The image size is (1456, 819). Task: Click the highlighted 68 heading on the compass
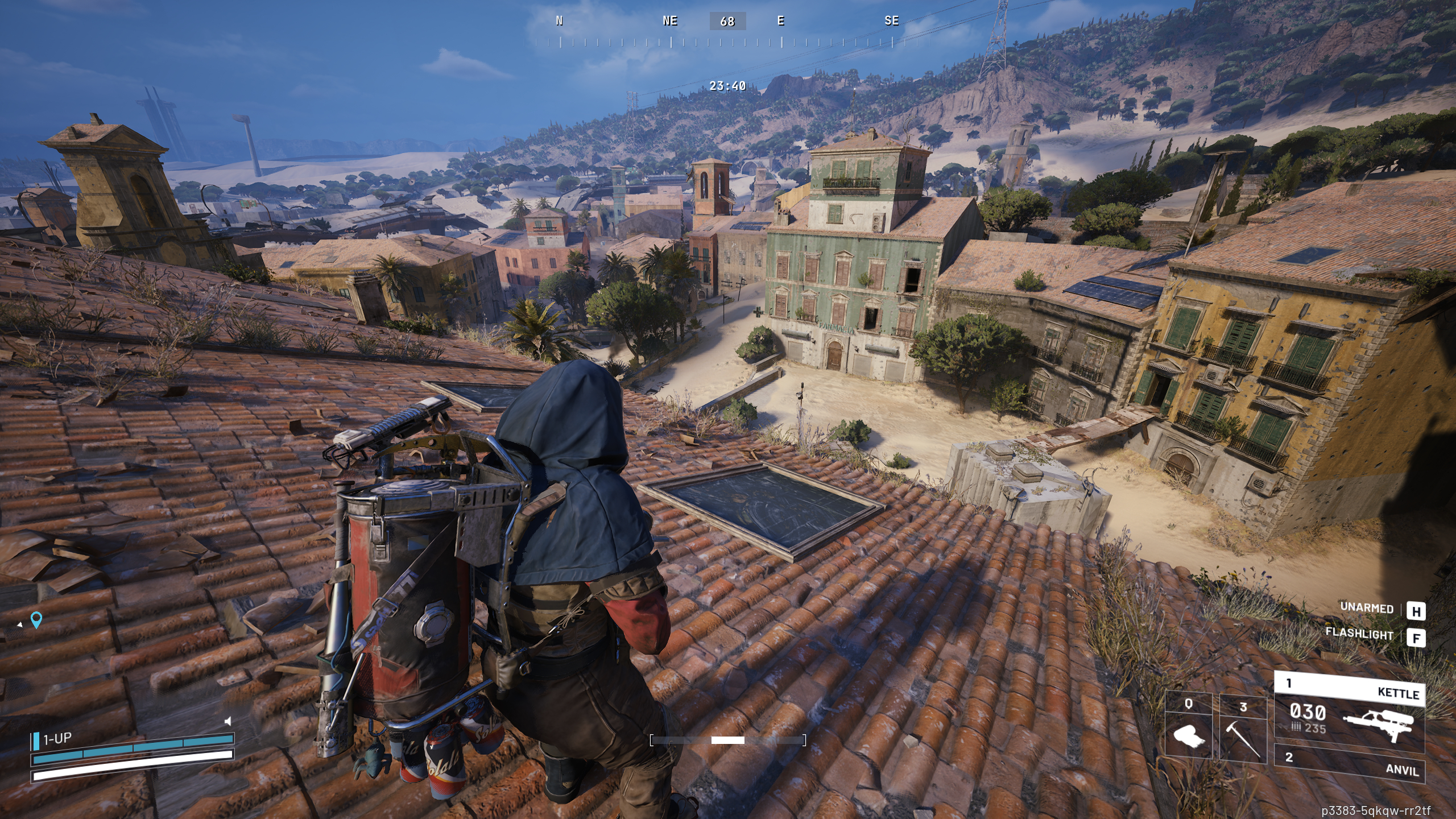[x=728, y=22]
